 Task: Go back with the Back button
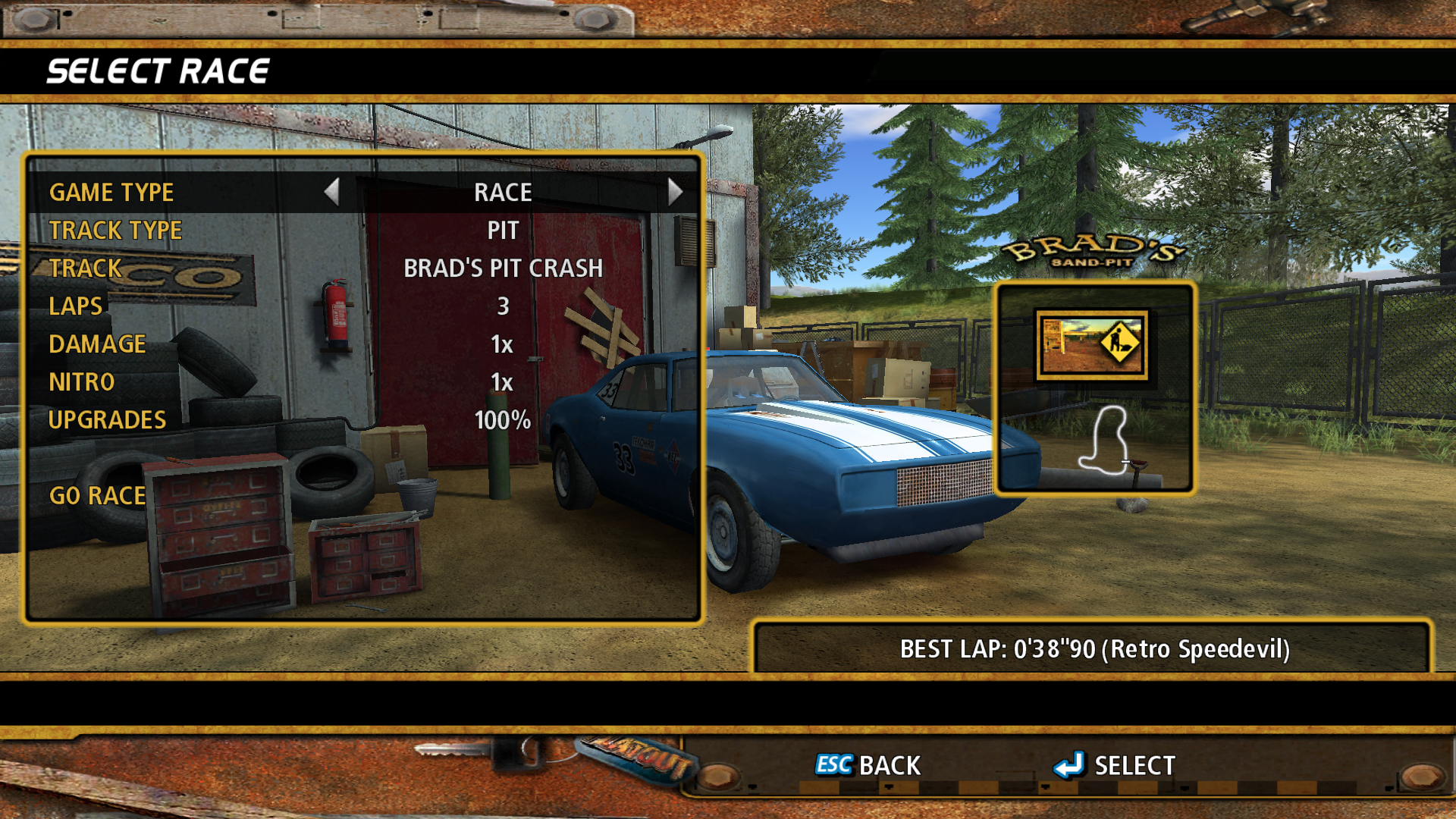pos(868,765)
